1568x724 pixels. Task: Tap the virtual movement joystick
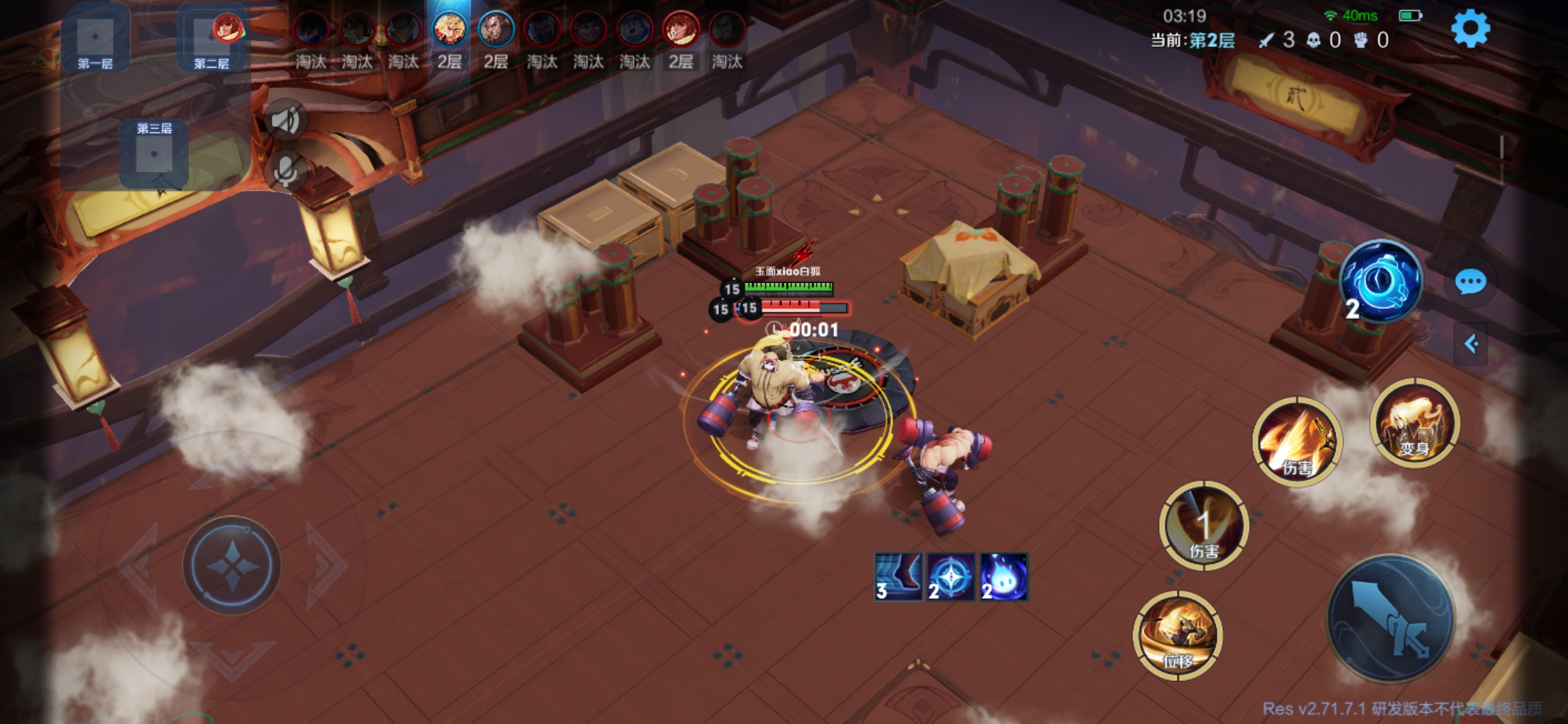pos(232,565)
